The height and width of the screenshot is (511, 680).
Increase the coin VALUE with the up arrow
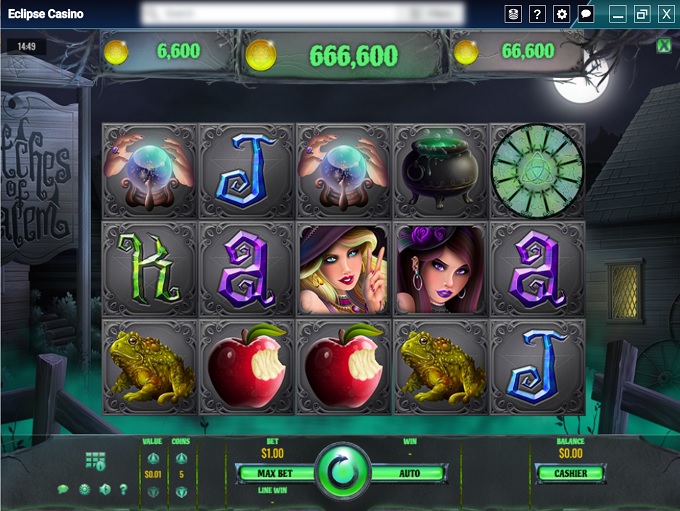click(153, 459)
